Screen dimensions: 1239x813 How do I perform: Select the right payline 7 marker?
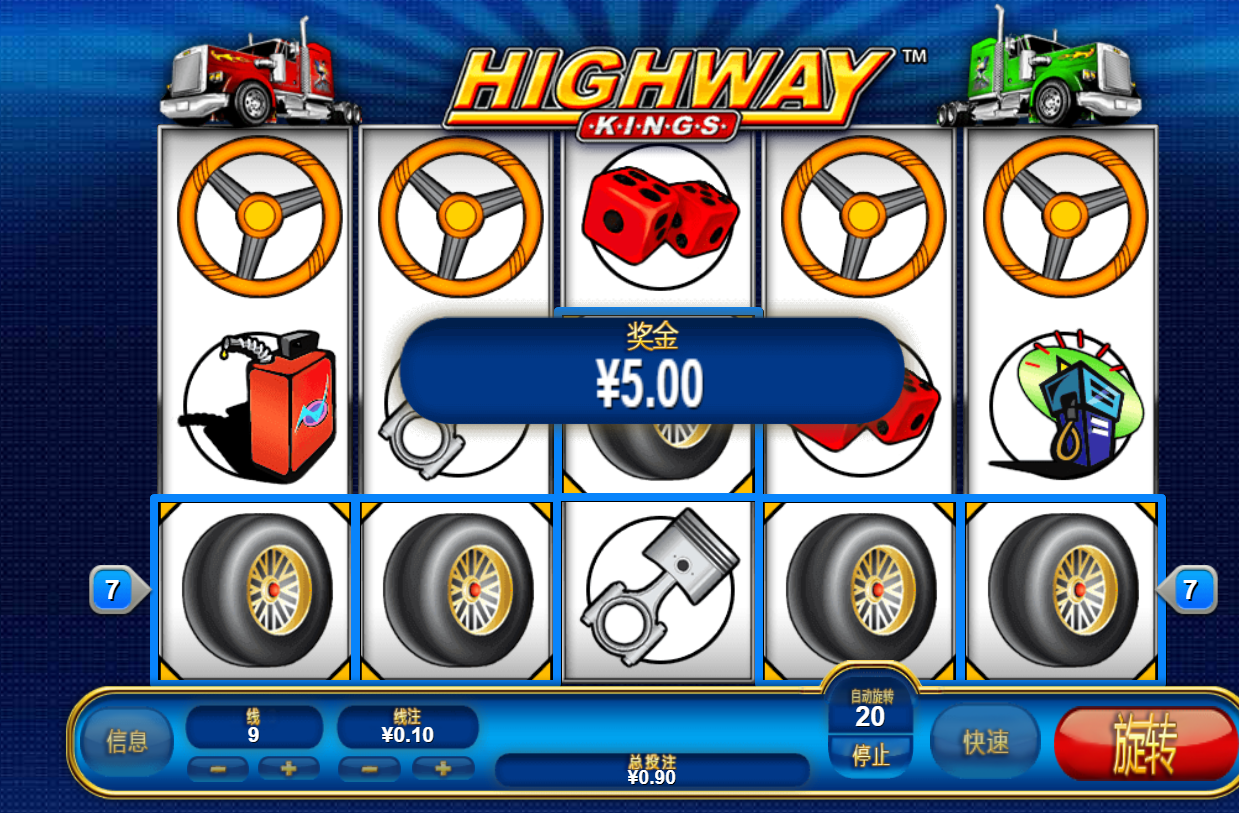1189,590
